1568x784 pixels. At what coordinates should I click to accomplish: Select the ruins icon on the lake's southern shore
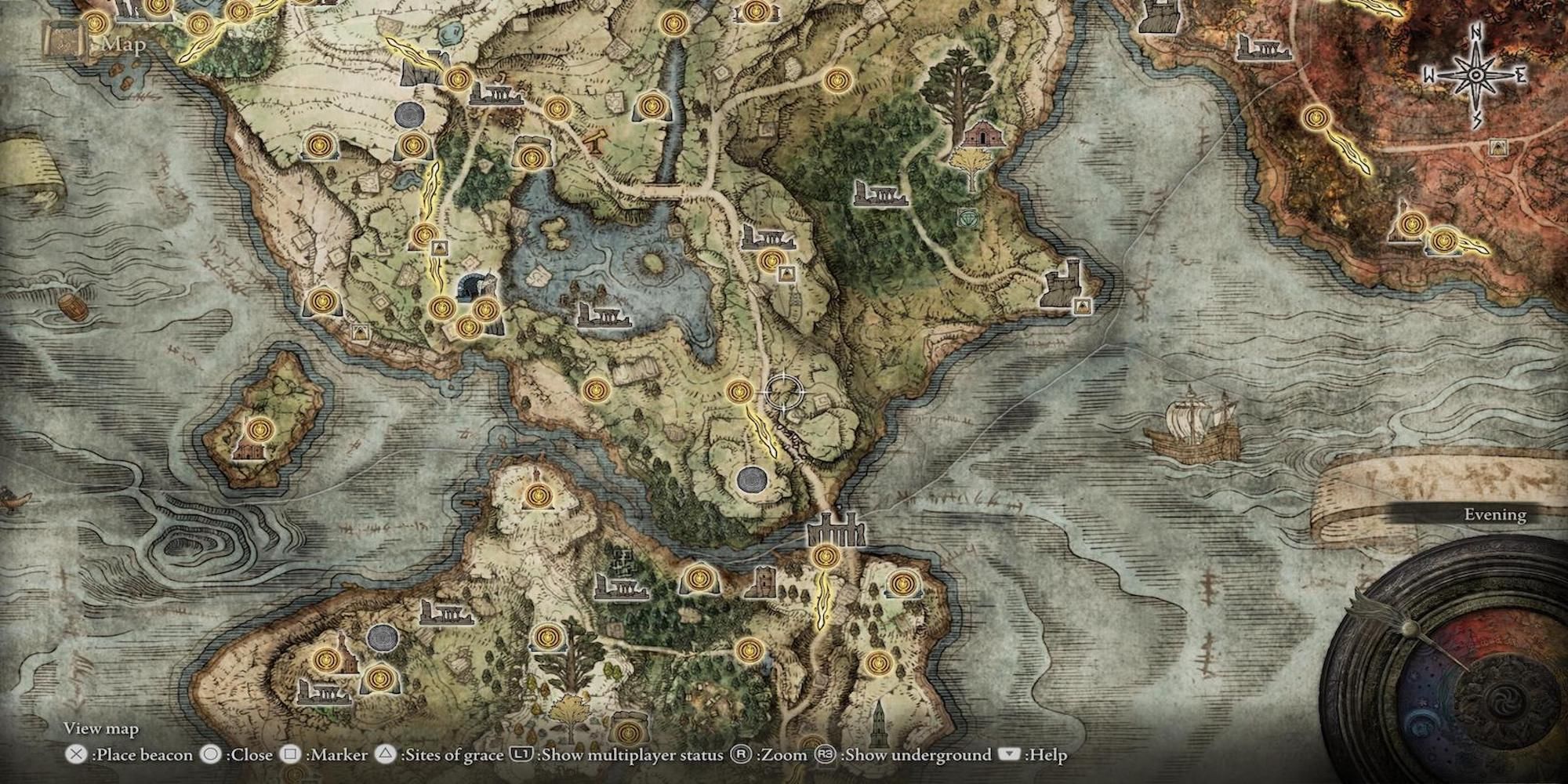point(604,314)
